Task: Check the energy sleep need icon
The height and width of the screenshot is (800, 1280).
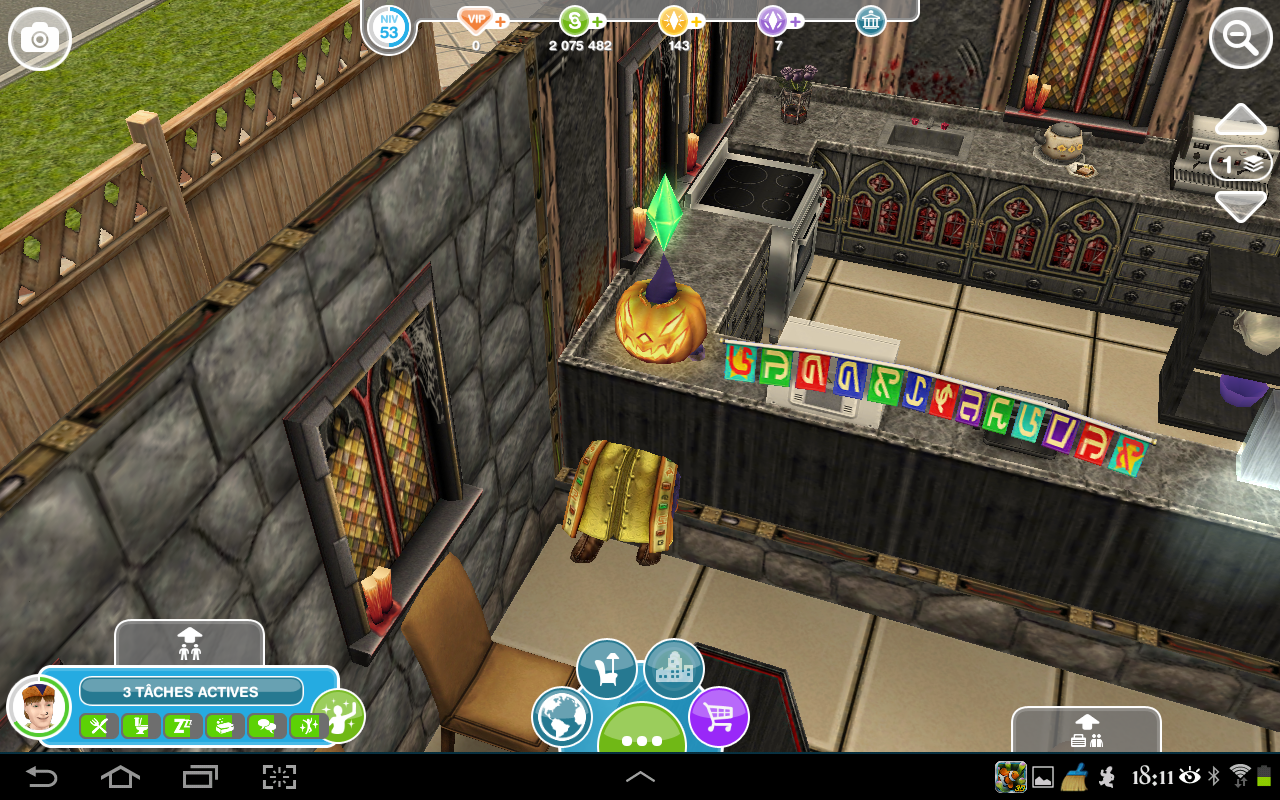Action: (183, 727)
